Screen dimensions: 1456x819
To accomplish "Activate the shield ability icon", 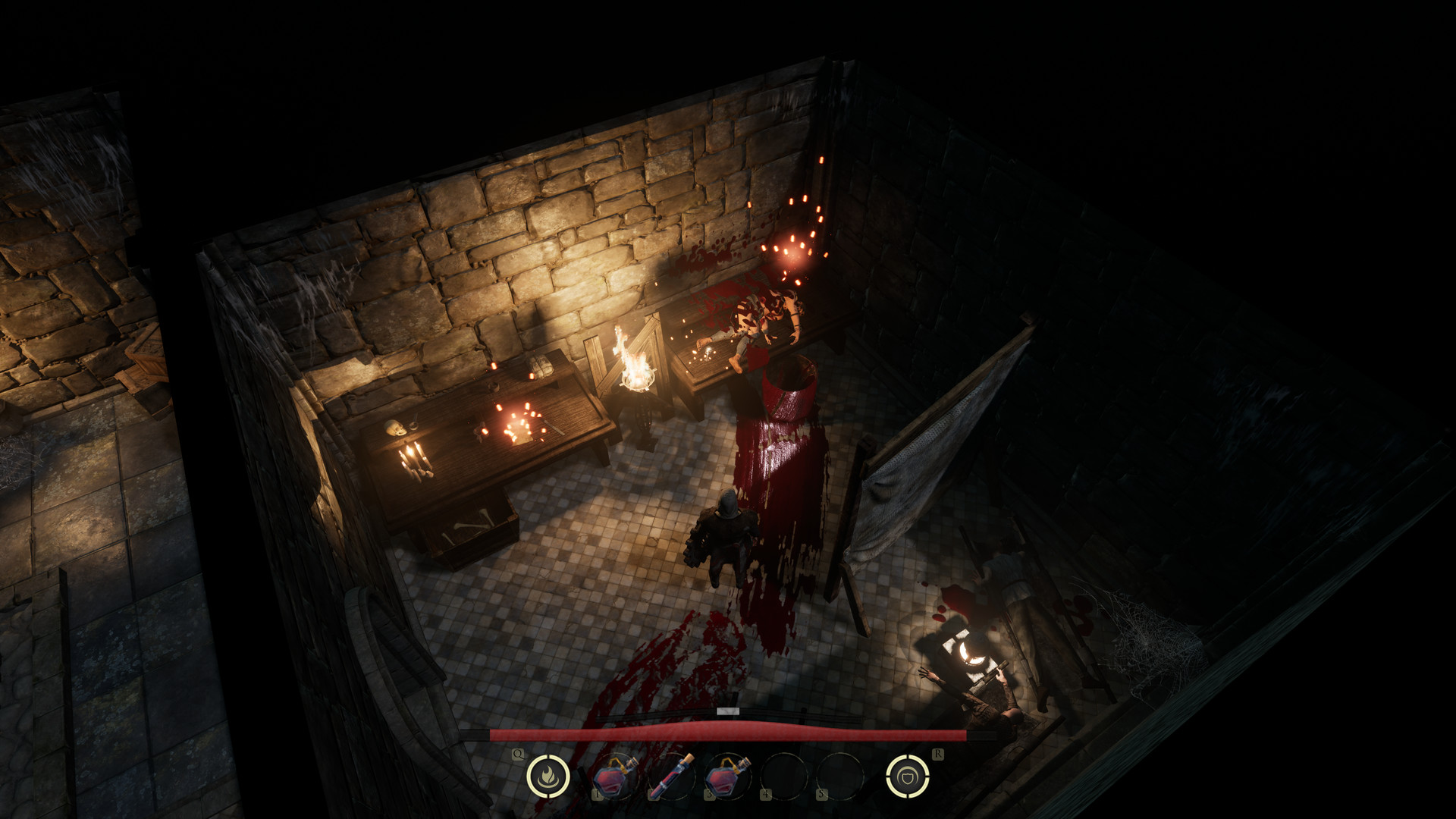I will [x=907, y=776].
